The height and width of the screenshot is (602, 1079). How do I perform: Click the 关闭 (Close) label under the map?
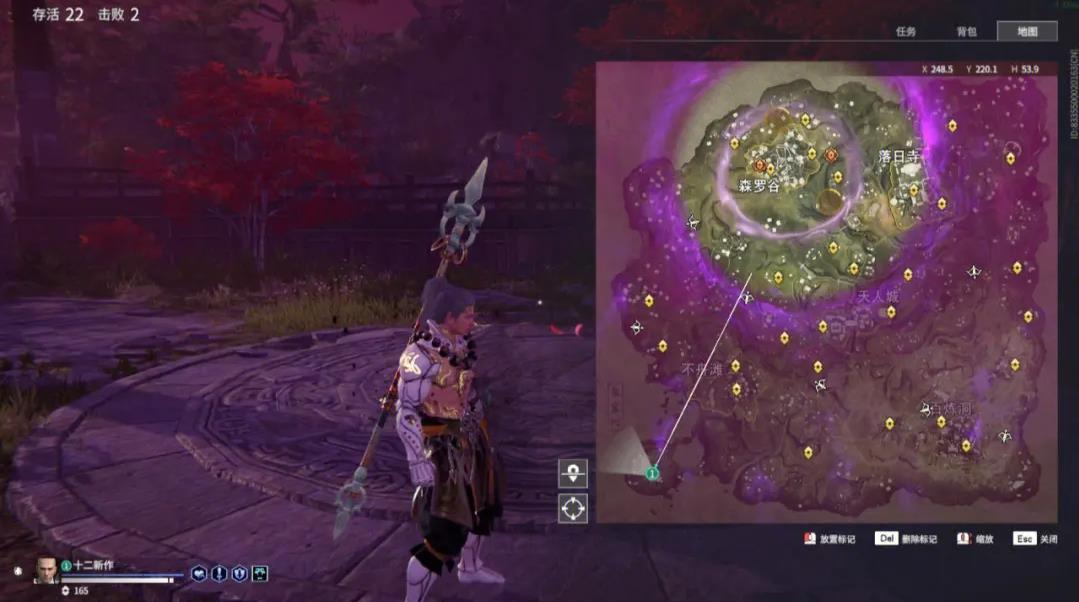click(1048, 539)
